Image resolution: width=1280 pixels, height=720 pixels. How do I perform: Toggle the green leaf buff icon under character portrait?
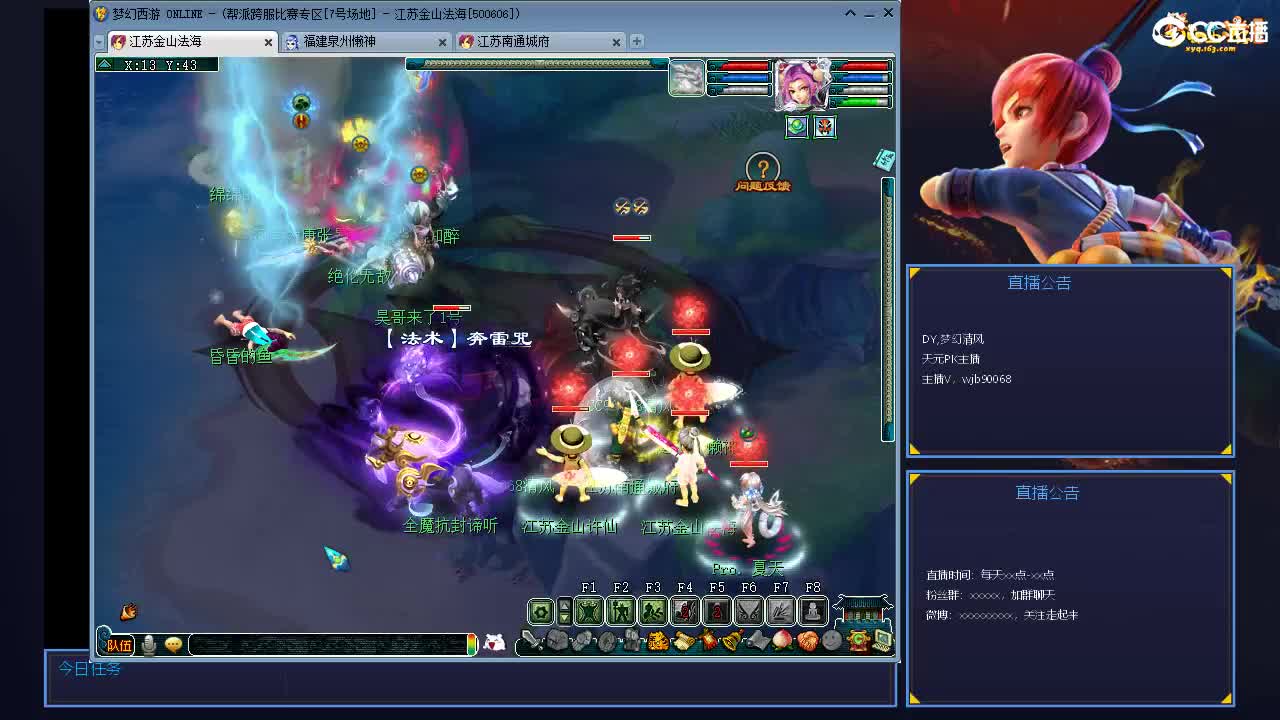click(797, 127)
